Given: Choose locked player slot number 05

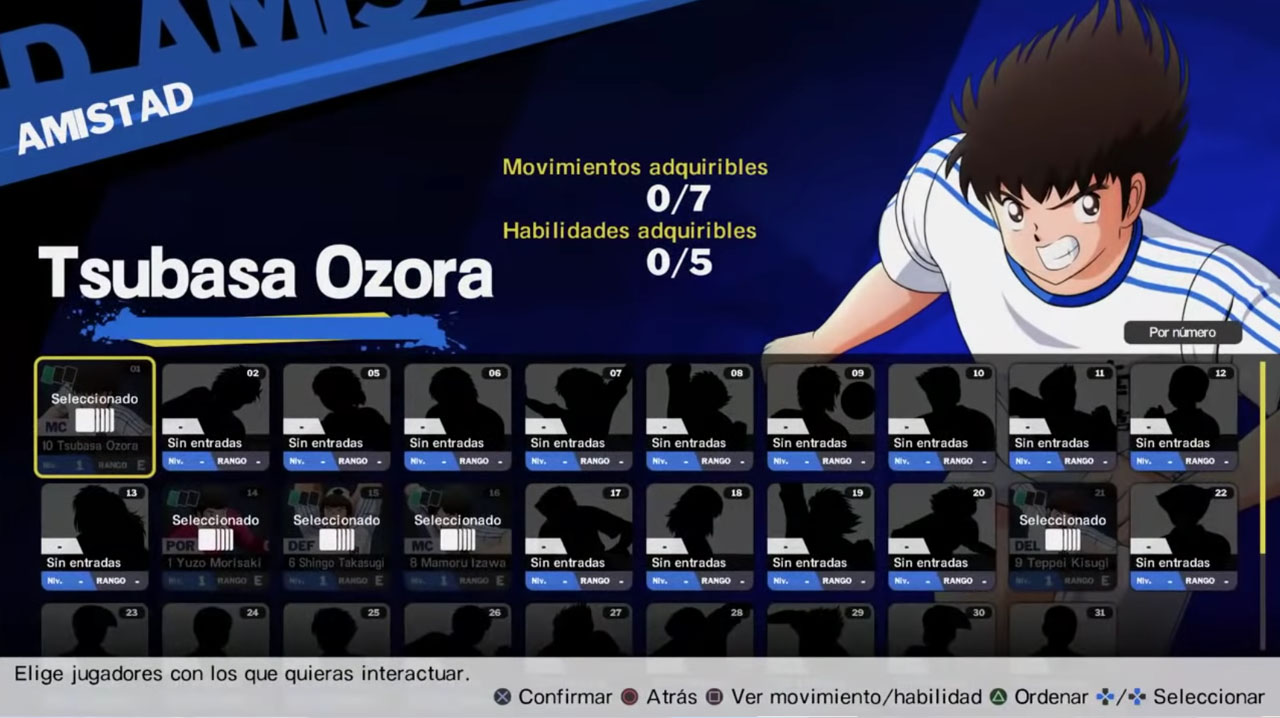Looking at the screenshot, I should (x=337, y=417).
